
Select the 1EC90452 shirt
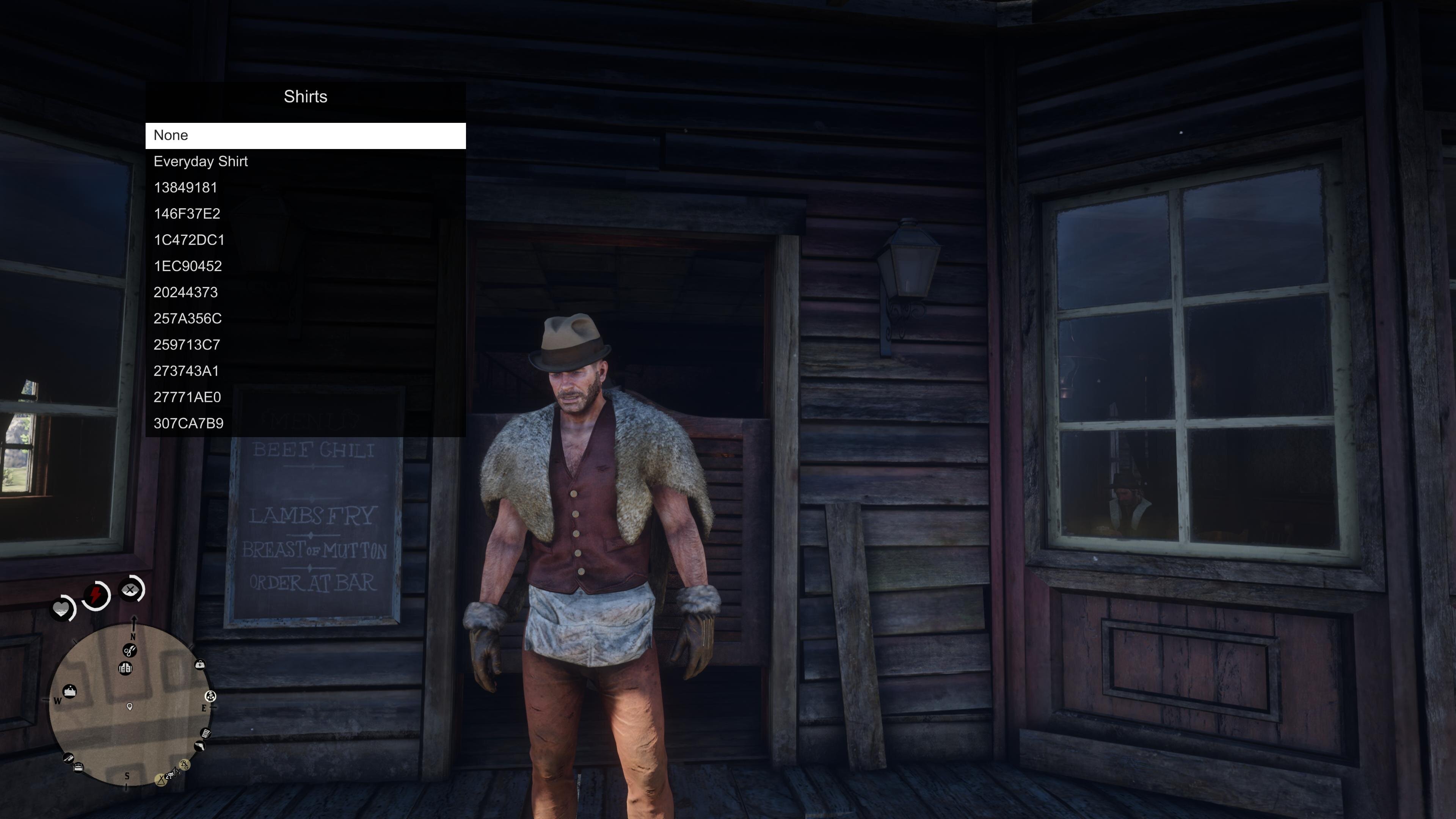(x=305, y=266)
